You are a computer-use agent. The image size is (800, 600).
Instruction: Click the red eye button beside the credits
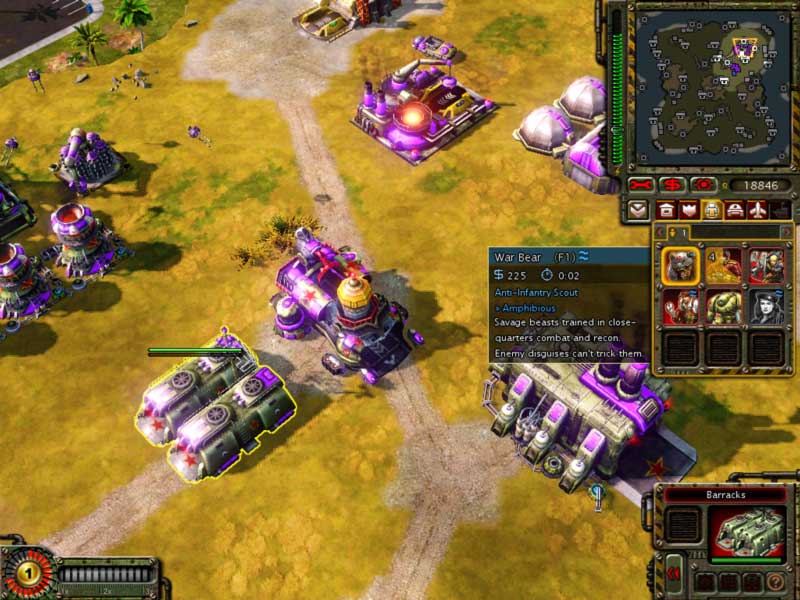(x=703, y=185)
